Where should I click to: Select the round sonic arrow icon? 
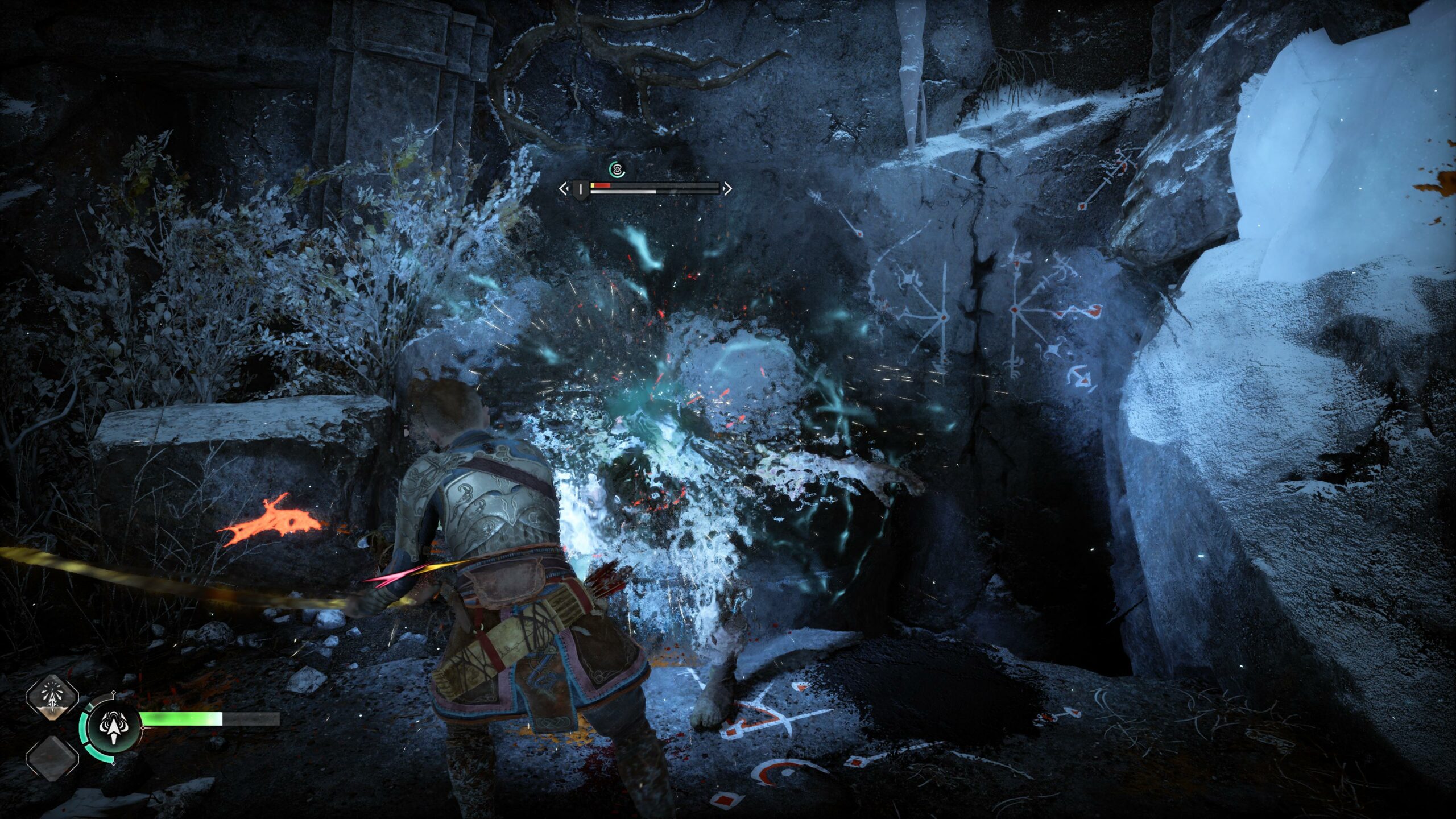115,727
